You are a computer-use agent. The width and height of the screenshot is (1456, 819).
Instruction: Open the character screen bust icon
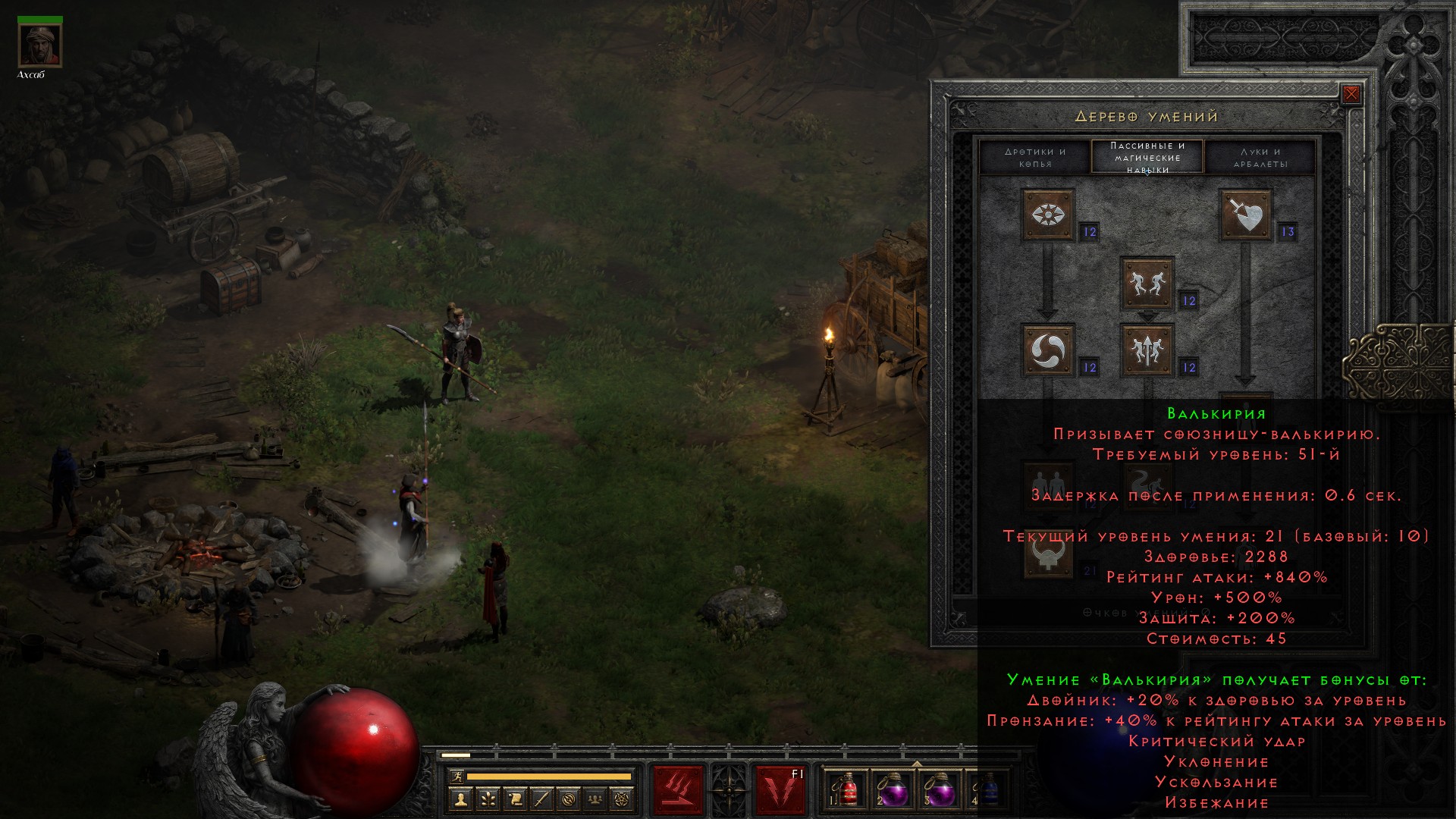(460, 799)
